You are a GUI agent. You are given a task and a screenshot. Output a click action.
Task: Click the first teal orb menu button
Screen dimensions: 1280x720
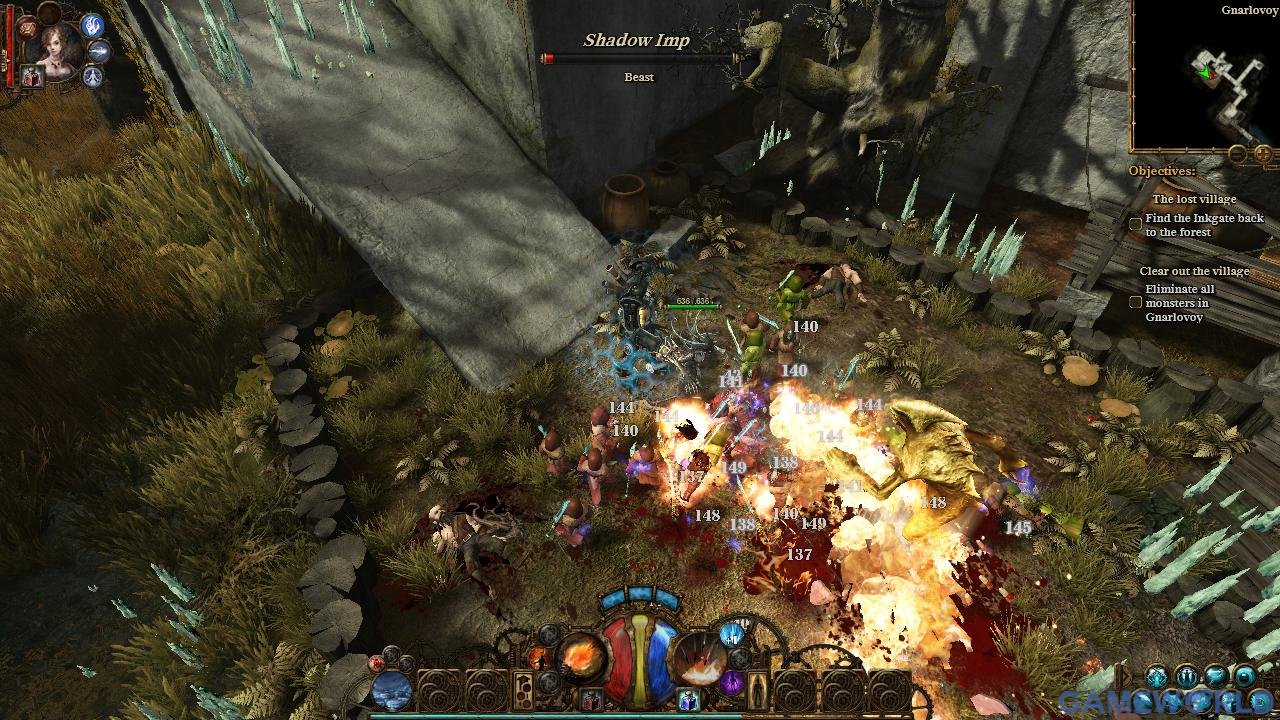1157,677
